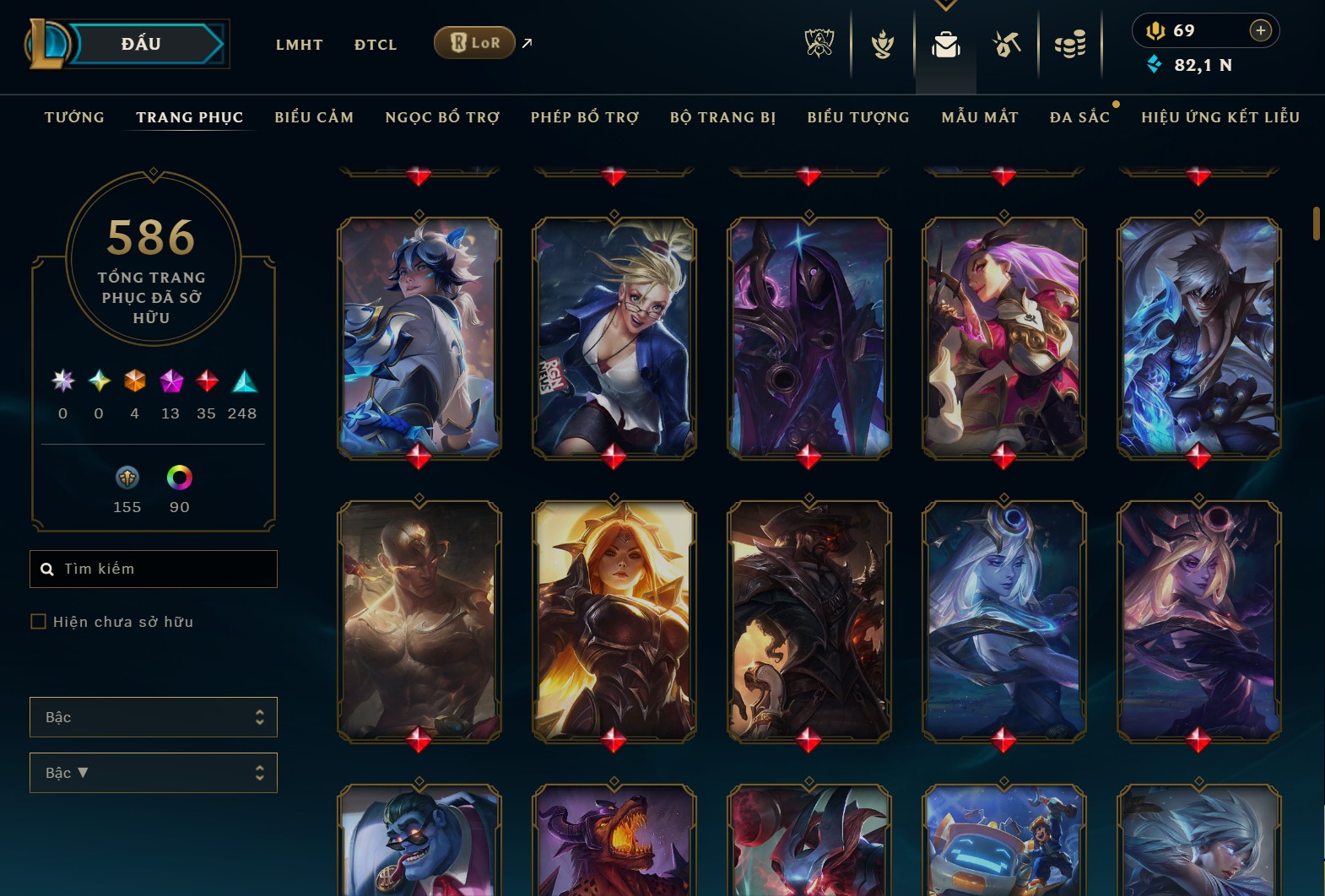This screenshot has width=1325, height=896.
Task: Launch LoR via its external link button
Action: coord(526,42)
